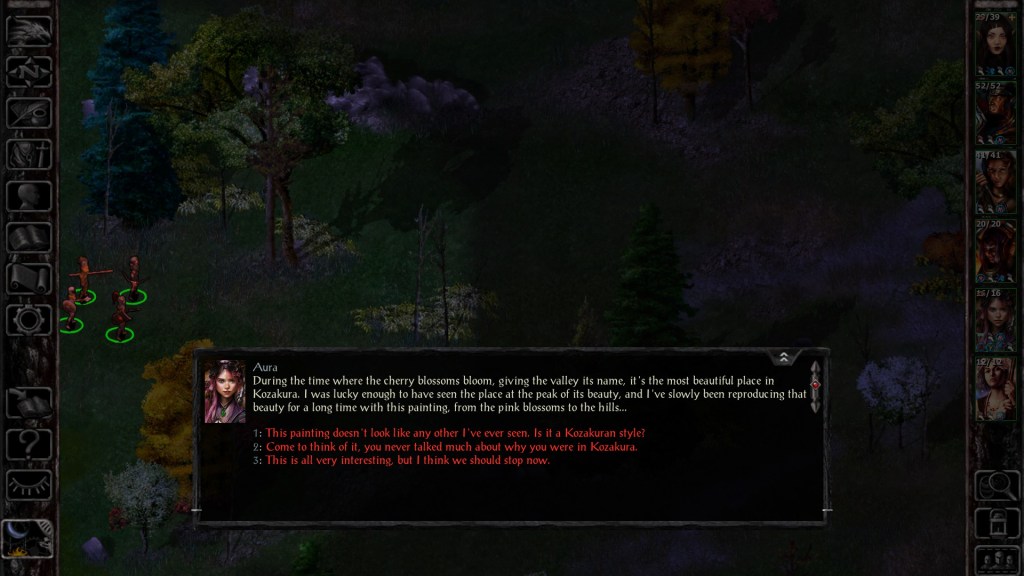1024x576 pixels.
Task: Open the area map with the compass icon
Action: click(29, 71)
